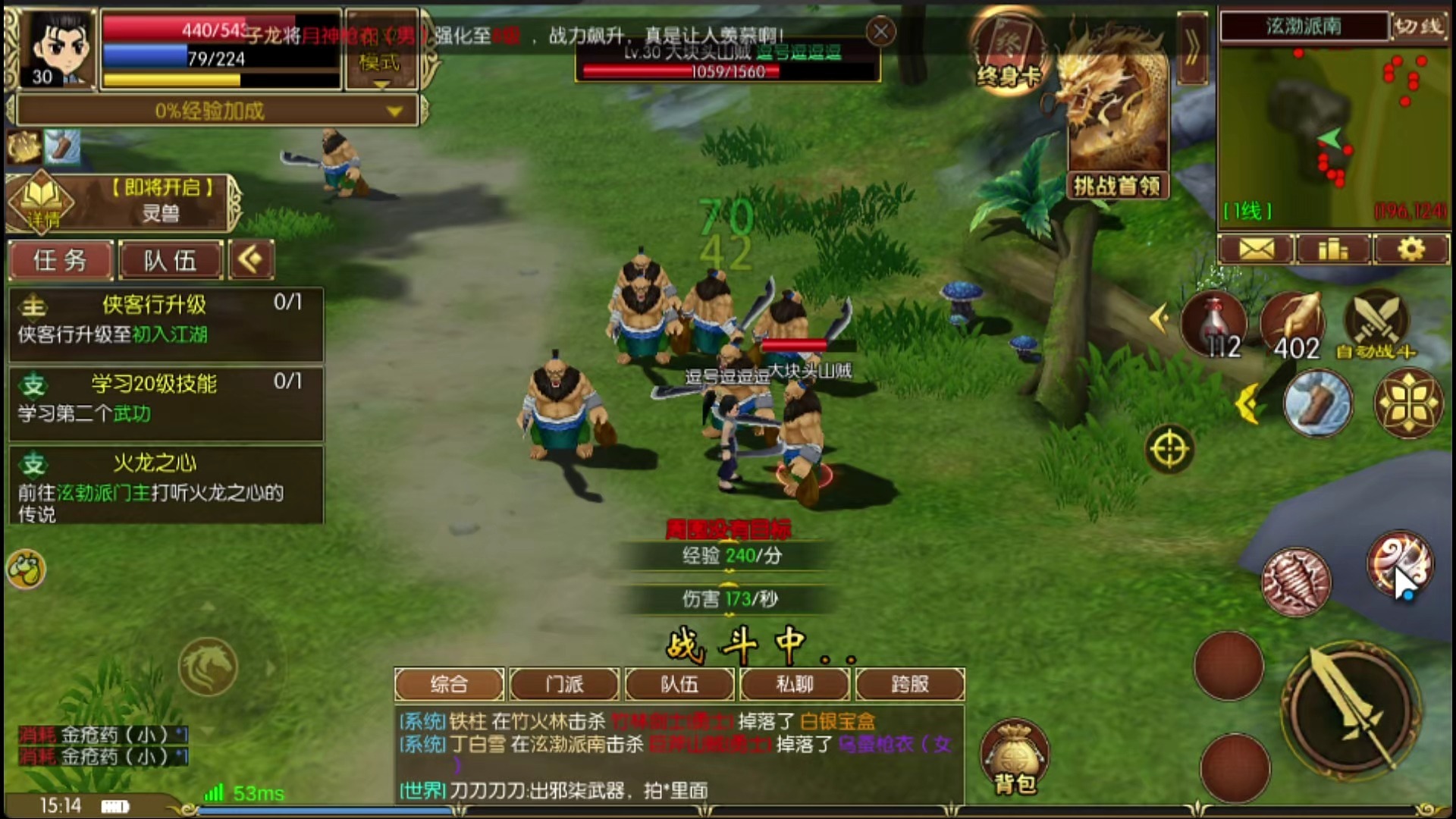Open the 终身卡 lifetime card icon

[1009, 55]
